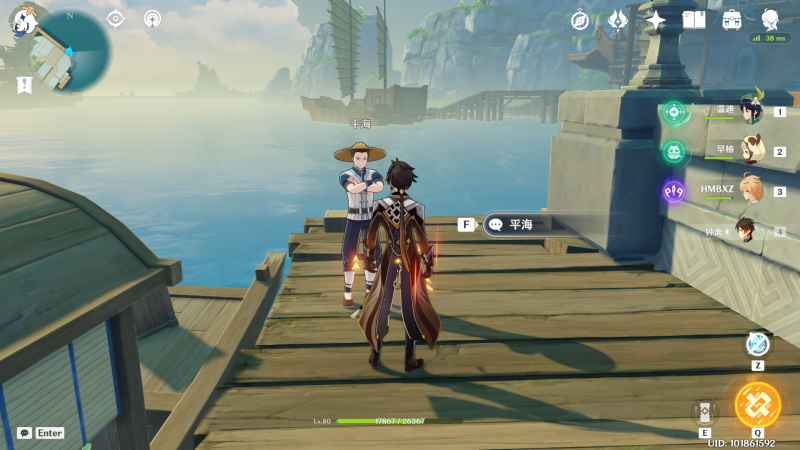Use the blue gadget icon

[x=757, y=345]
